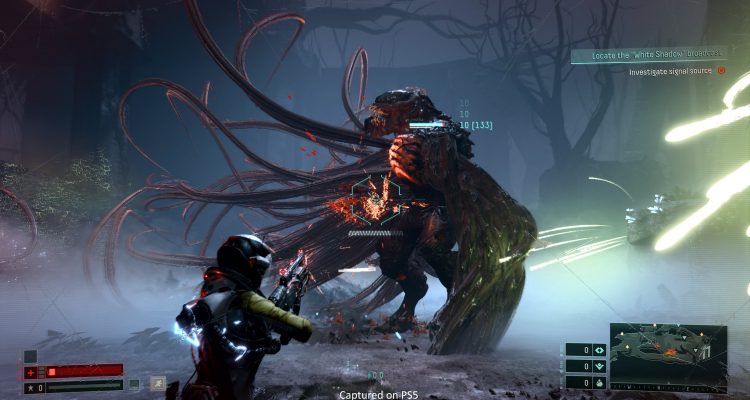The width and height of the screenshot is (750, 400).
Task: Click the red cross health icon
Action: (31, 372)
